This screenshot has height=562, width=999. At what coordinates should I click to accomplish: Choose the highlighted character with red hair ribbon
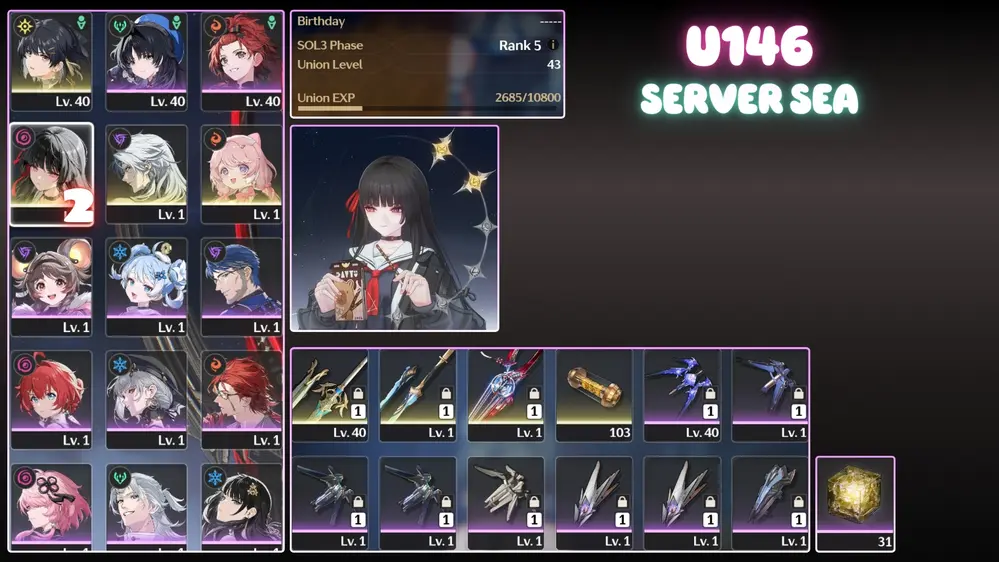coord(51,172)
